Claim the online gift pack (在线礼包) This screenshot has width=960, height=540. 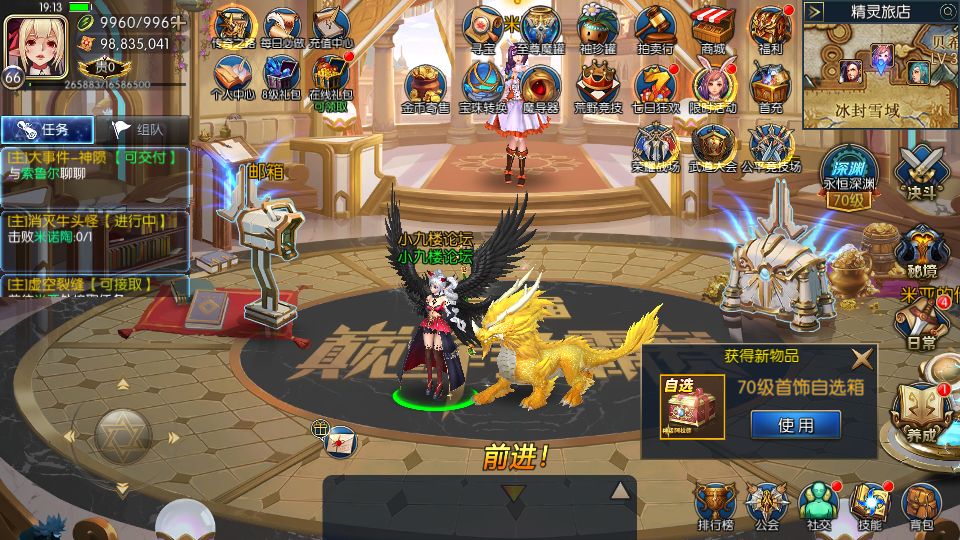point(330,80)
